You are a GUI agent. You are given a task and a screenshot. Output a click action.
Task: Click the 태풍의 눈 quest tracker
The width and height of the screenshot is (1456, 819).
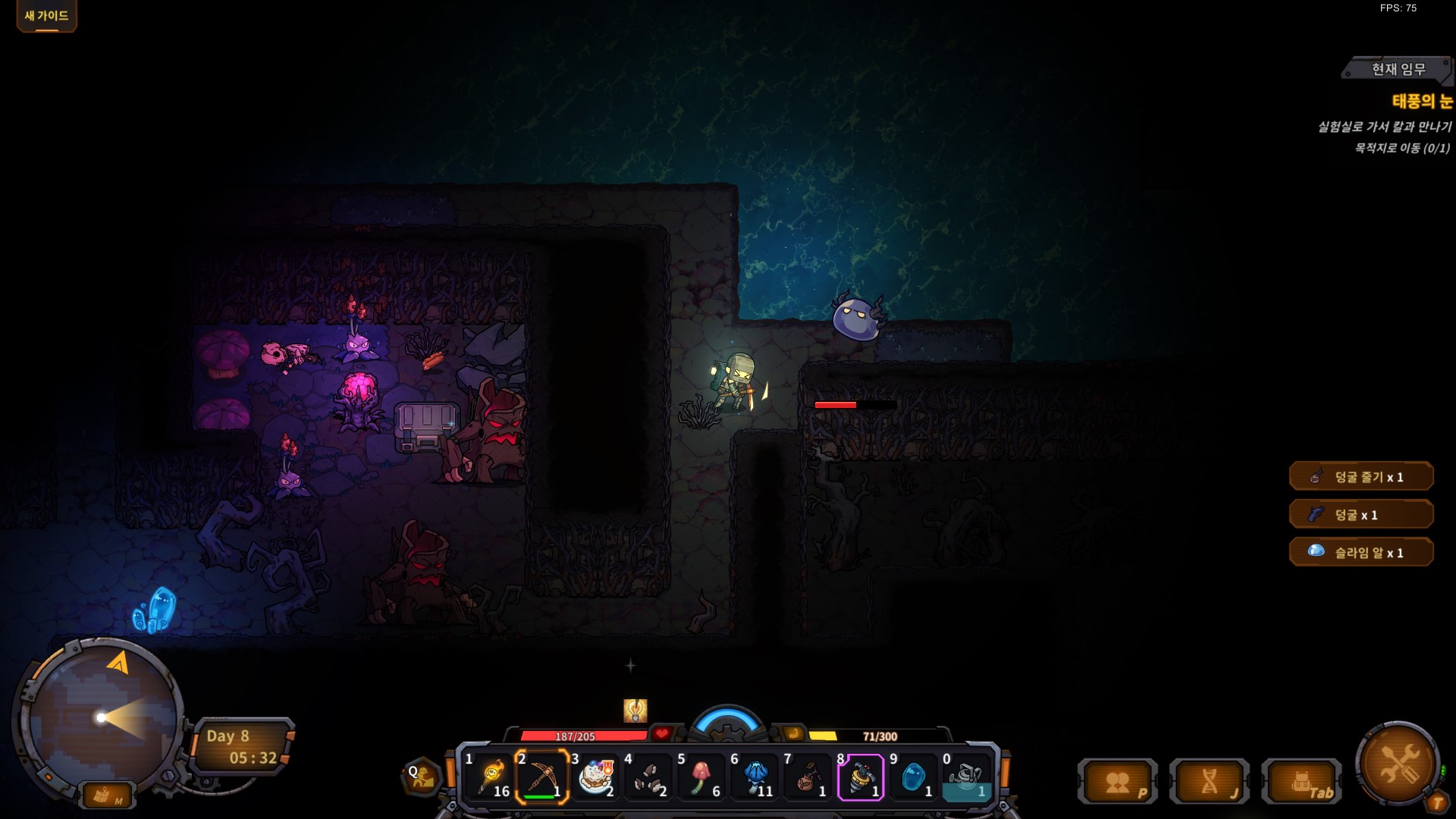click(x=1421, y=101)
